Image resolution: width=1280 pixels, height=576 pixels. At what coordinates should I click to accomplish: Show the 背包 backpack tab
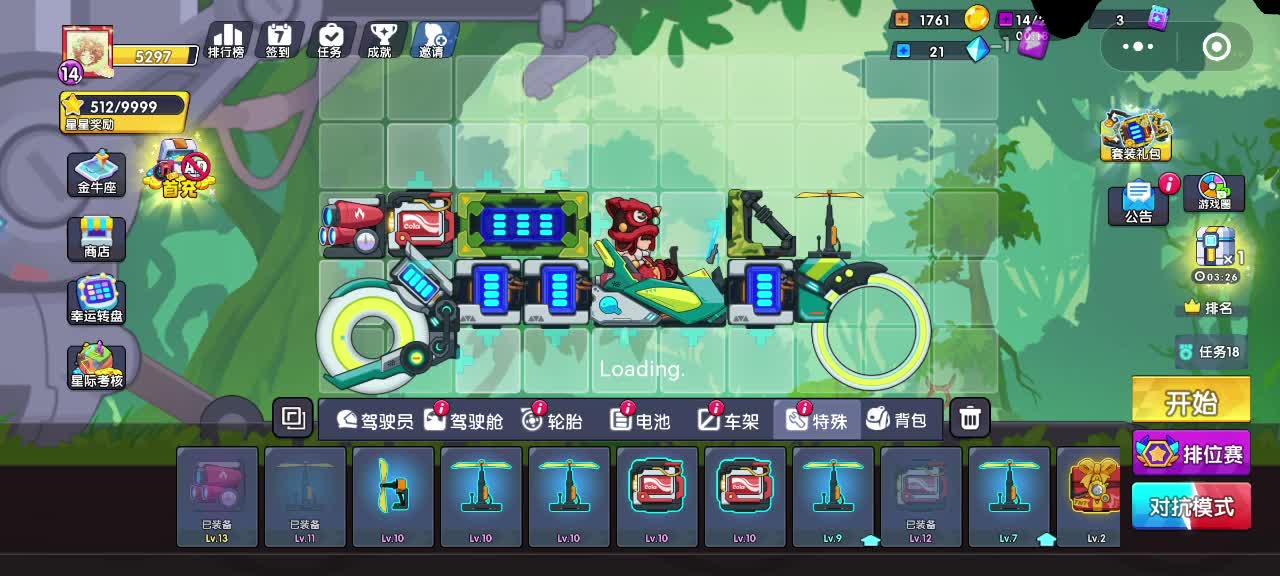point(897,420)
